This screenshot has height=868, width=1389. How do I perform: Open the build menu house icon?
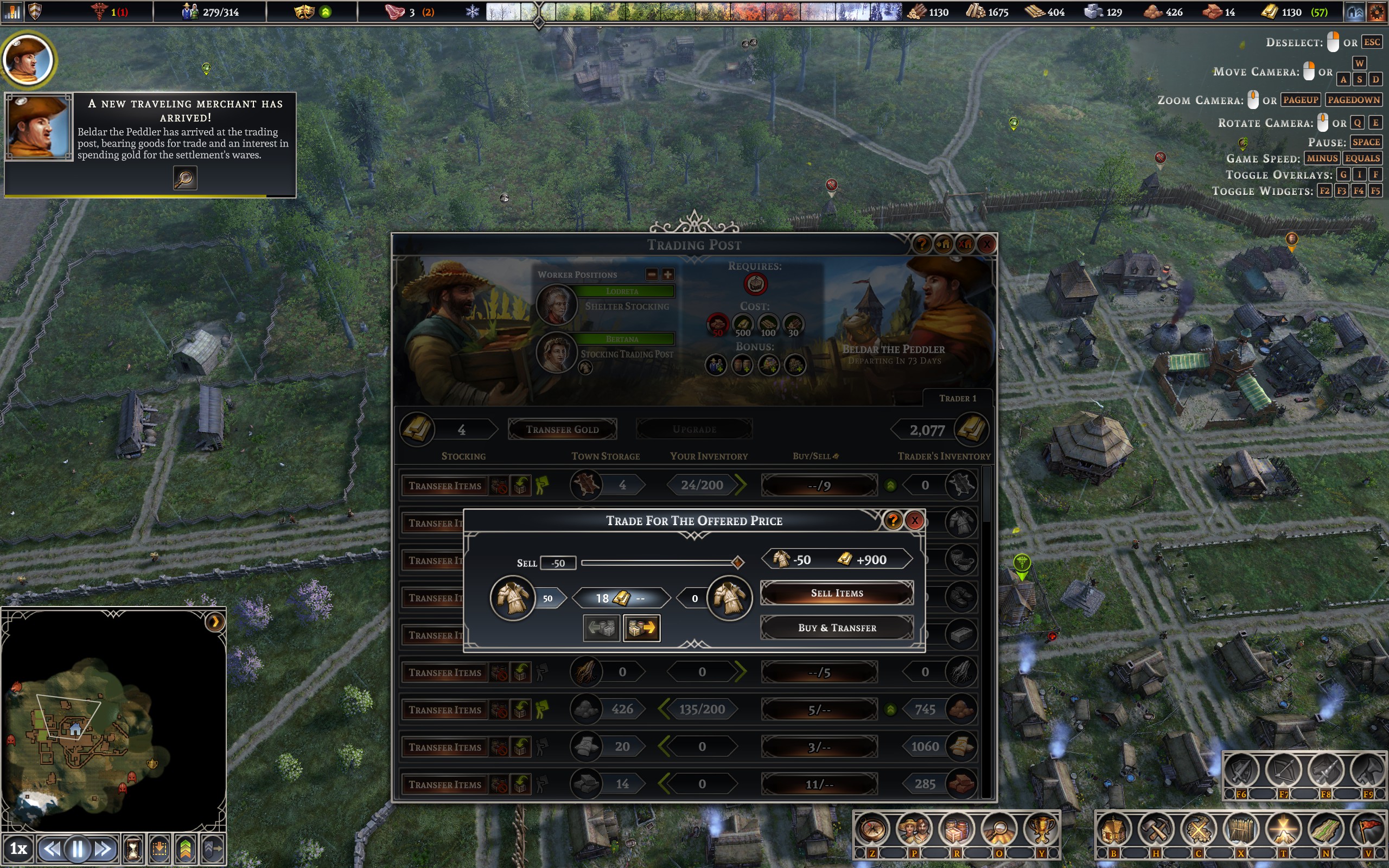pyautogui.click(x=1113, y=829)
